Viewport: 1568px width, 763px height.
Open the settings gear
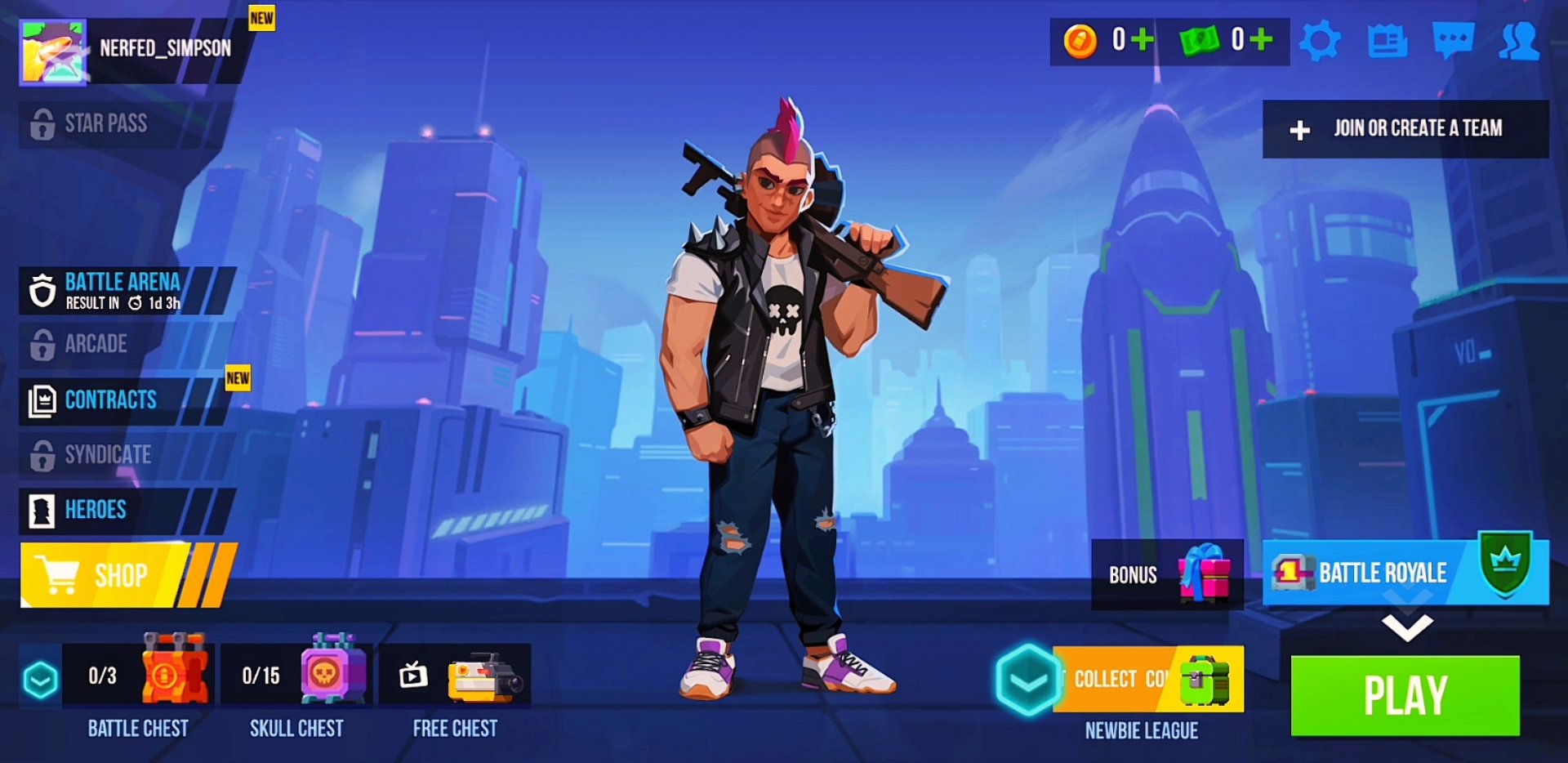pyautogui.click(x=1321, y=42)
